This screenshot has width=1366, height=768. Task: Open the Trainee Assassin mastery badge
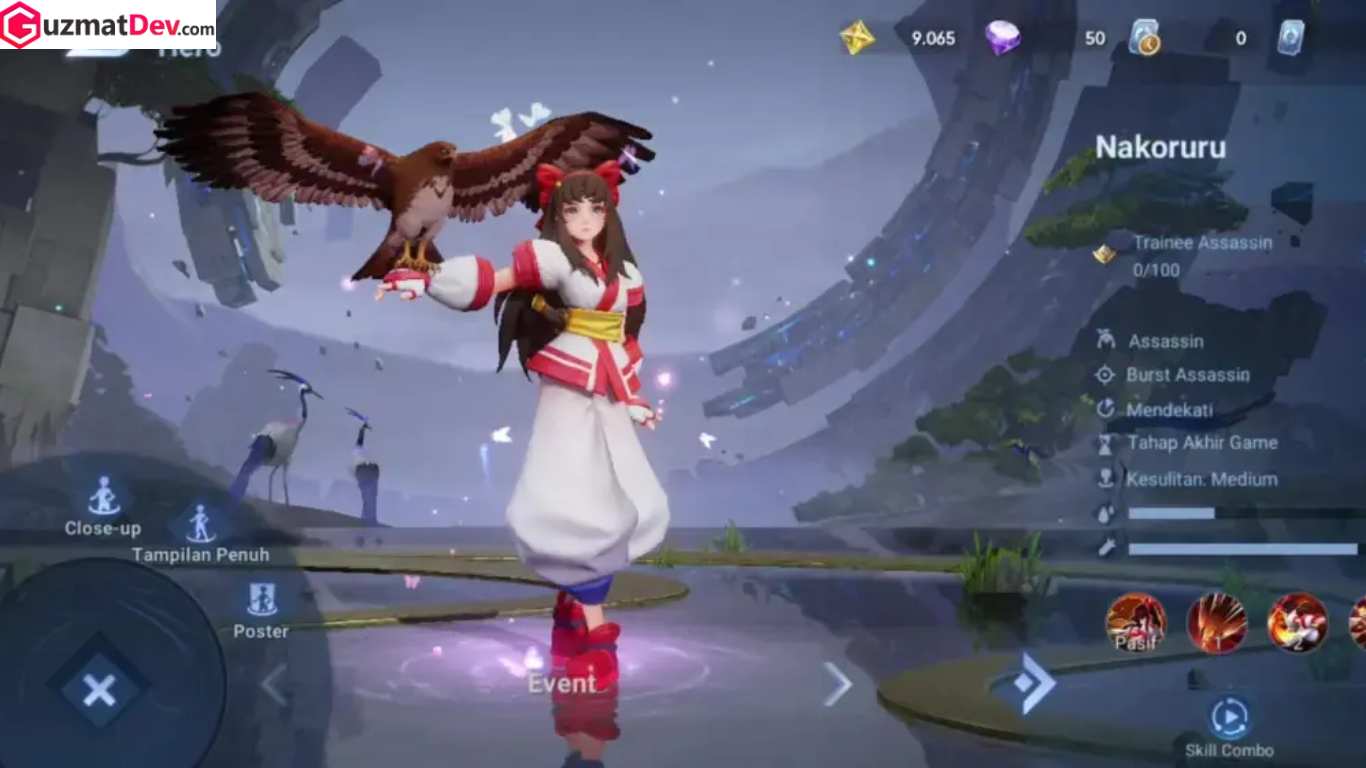[1104, 254]
